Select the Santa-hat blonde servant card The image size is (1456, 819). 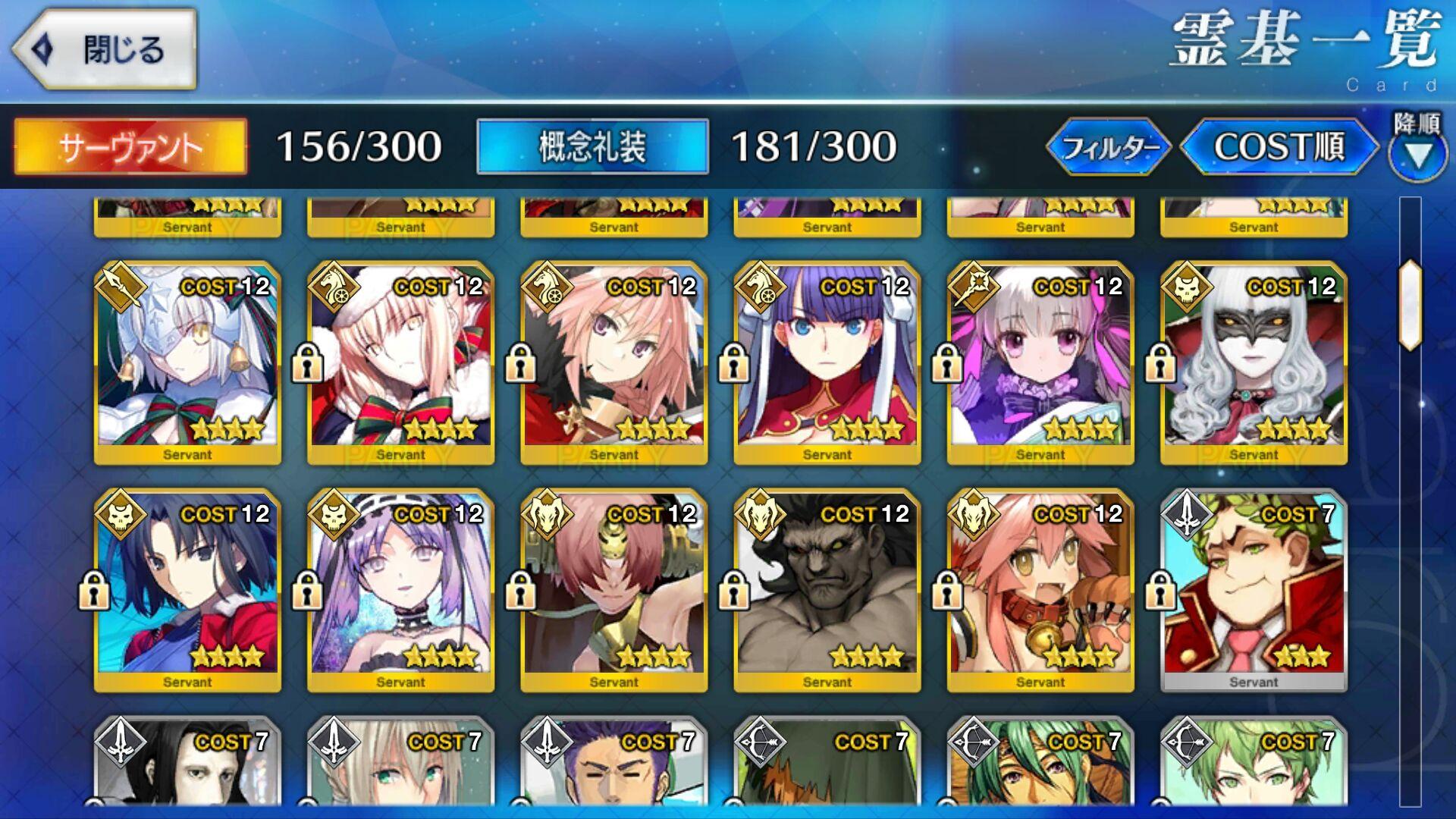point(400,362)
